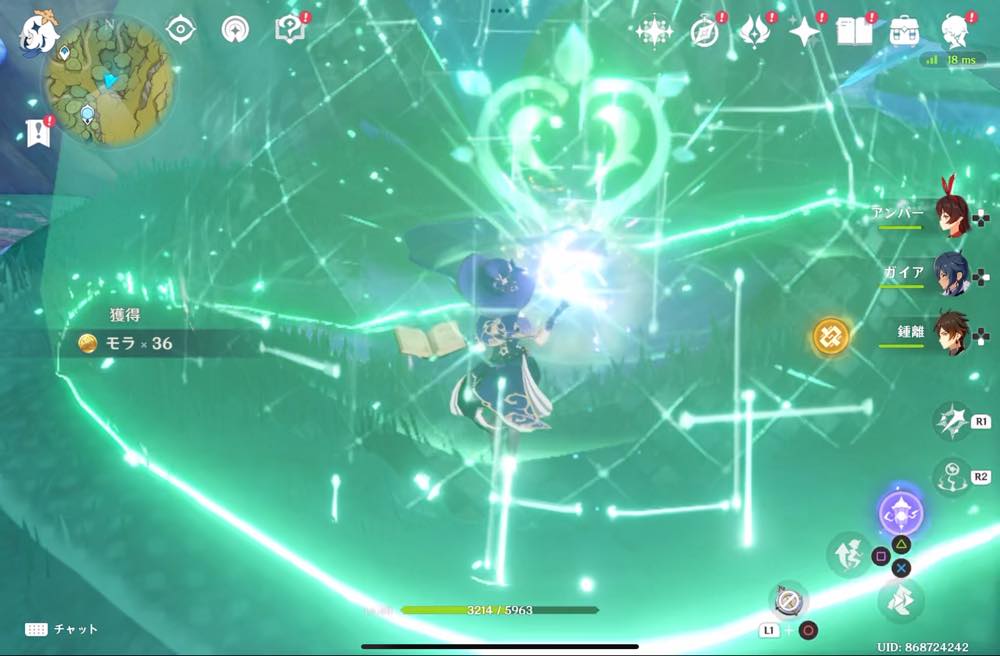Open the circular minimap

[108, 81]
